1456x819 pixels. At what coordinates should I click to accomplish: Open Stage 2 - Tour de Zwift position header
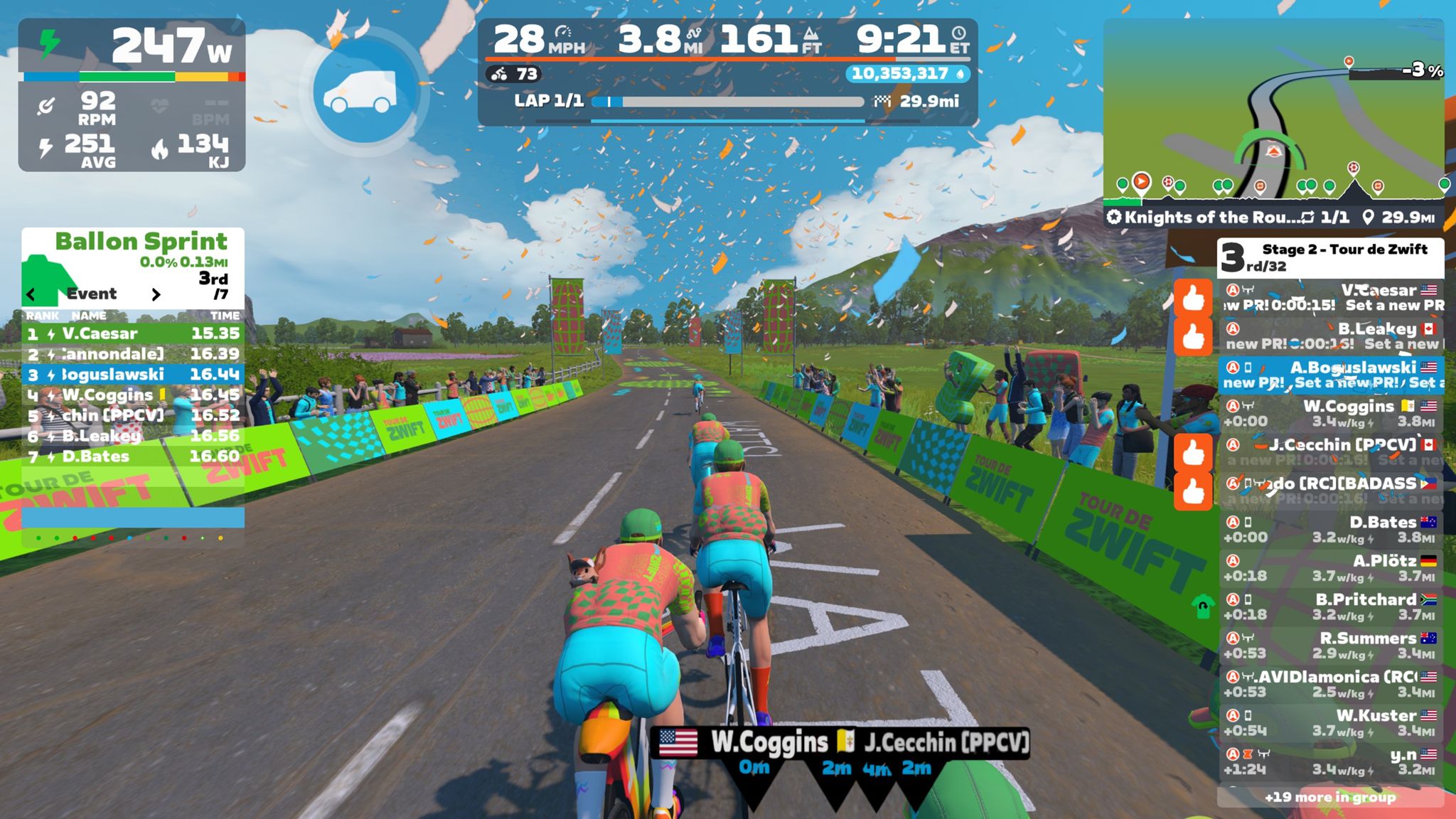(x=1329, y=257)
